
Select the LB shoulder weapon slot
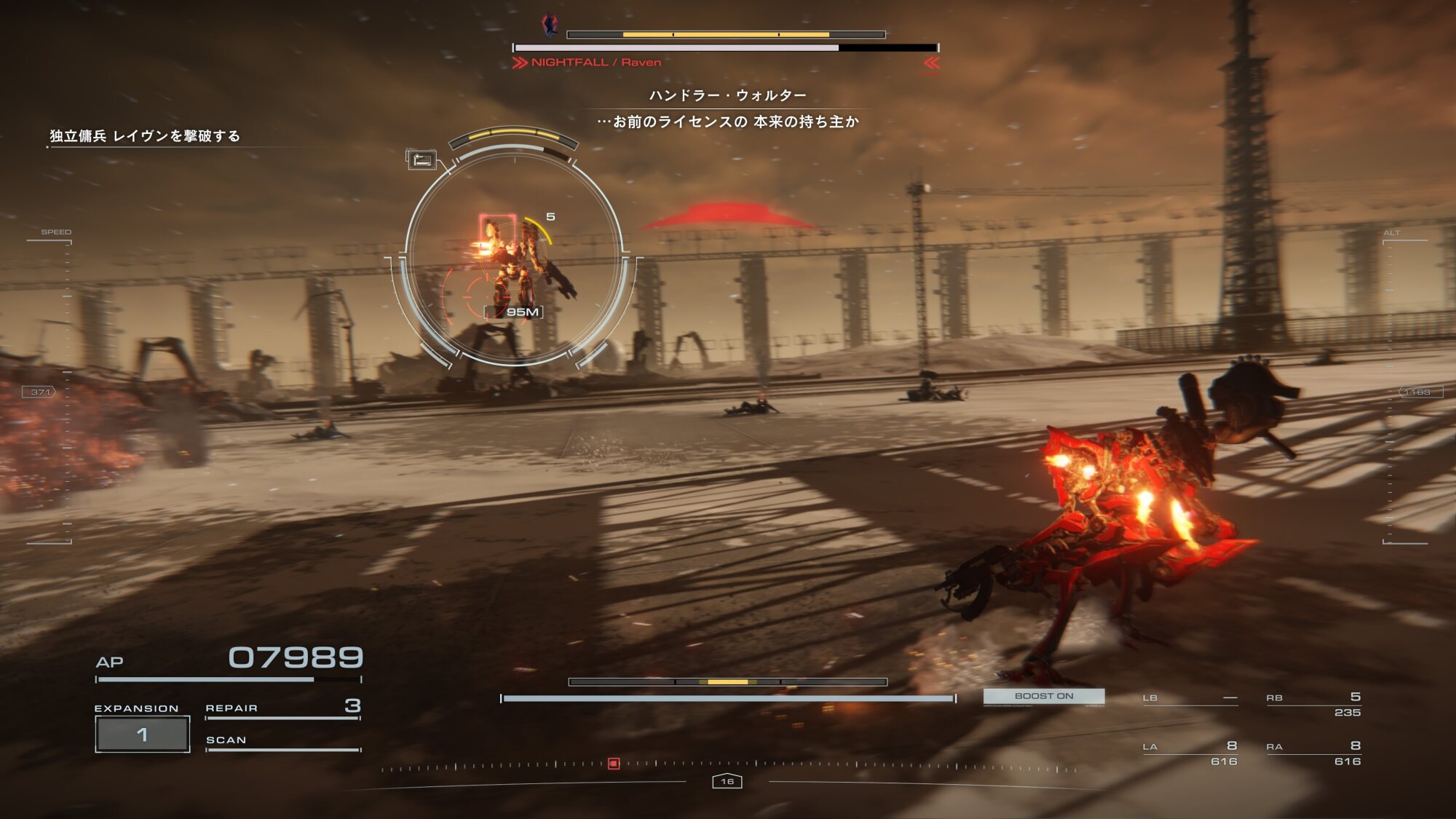point(1190,699)
